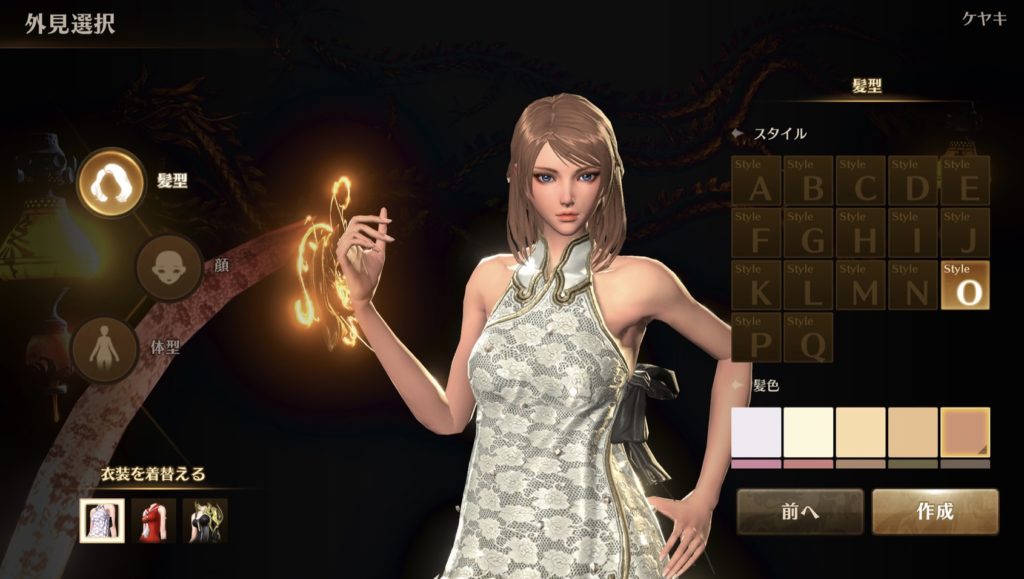1024x579 pixels.
Task: Switch to the red dress outfit
Action: (x=154, y=520)
